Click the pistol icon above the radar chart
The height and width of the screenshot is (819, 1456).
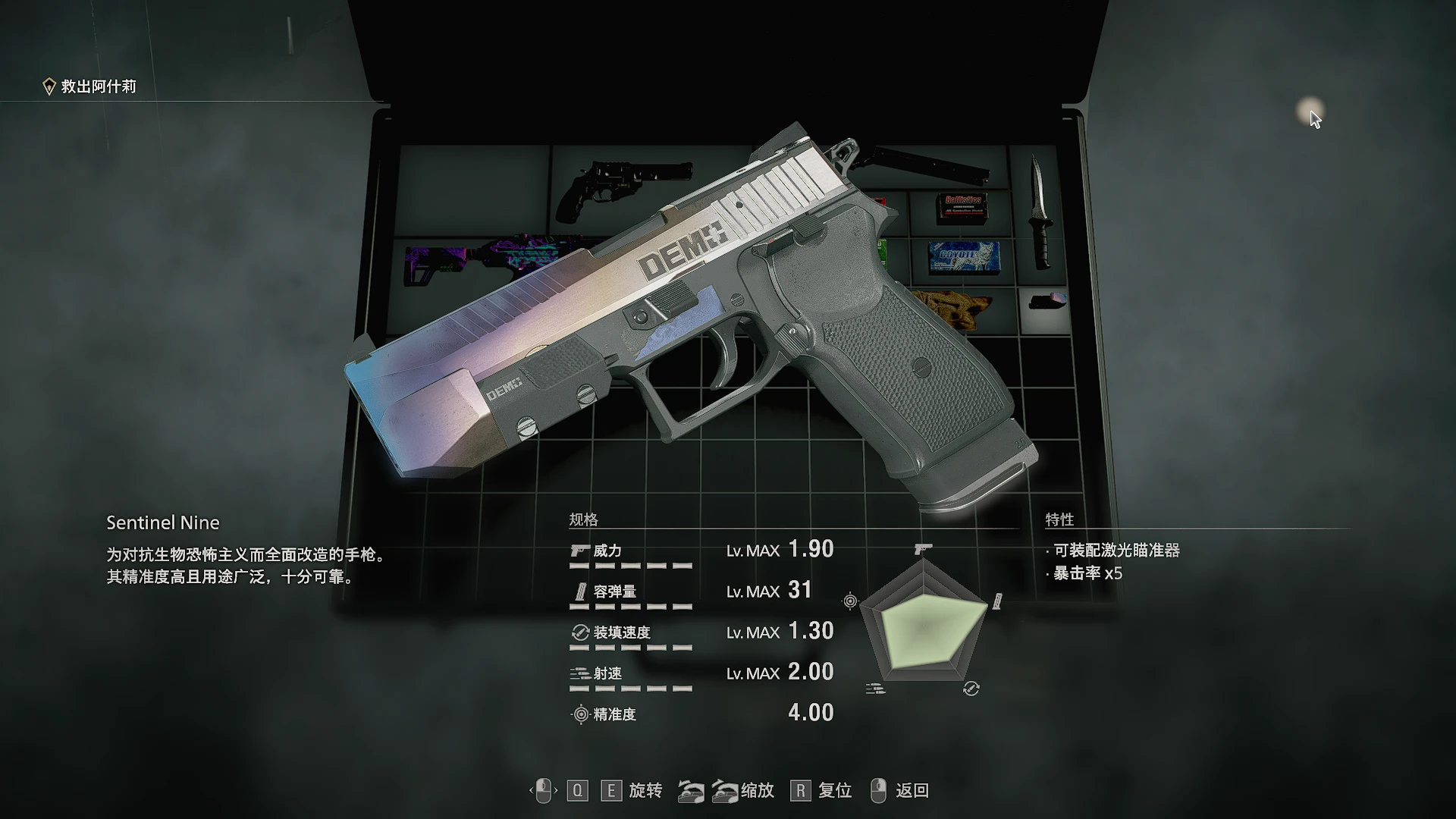(922, 548)
